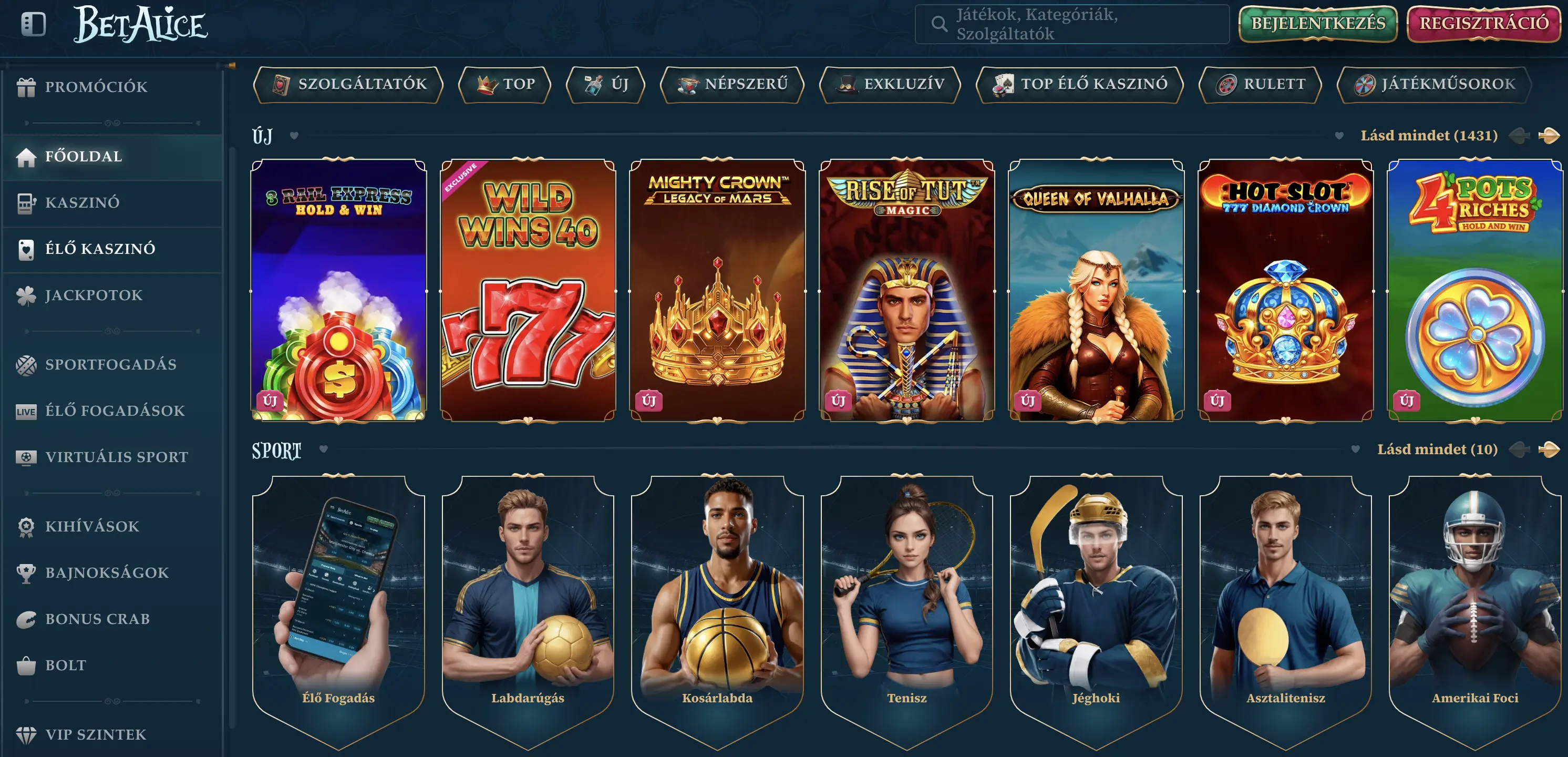This screenshot has height=757, width=1568.
Task: Go to Kaszinó from the sidebar
Action: (82, 203)
